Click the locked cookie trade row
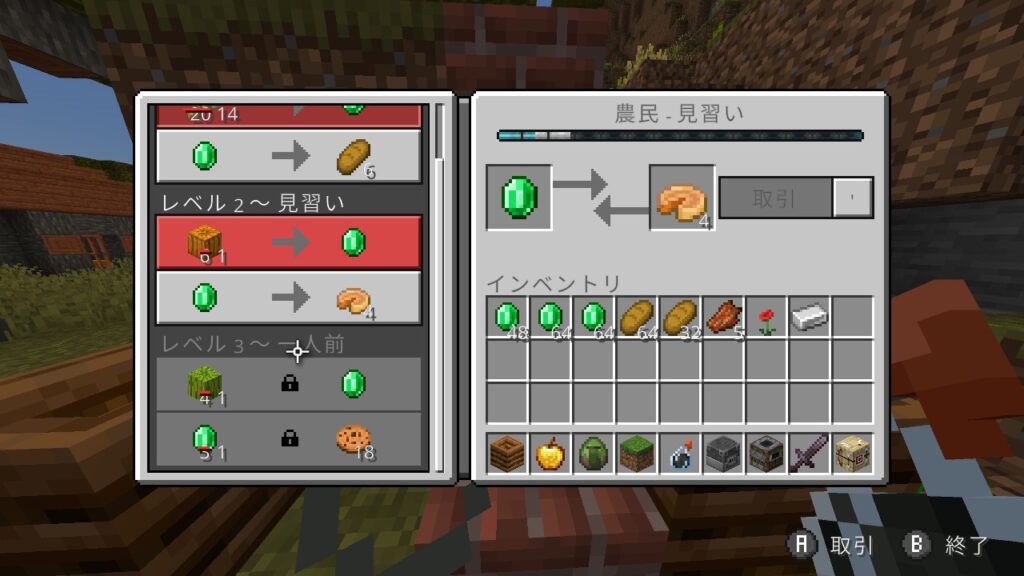Image resolution: width=1024 pixels, height=576 pixels. 288,438
